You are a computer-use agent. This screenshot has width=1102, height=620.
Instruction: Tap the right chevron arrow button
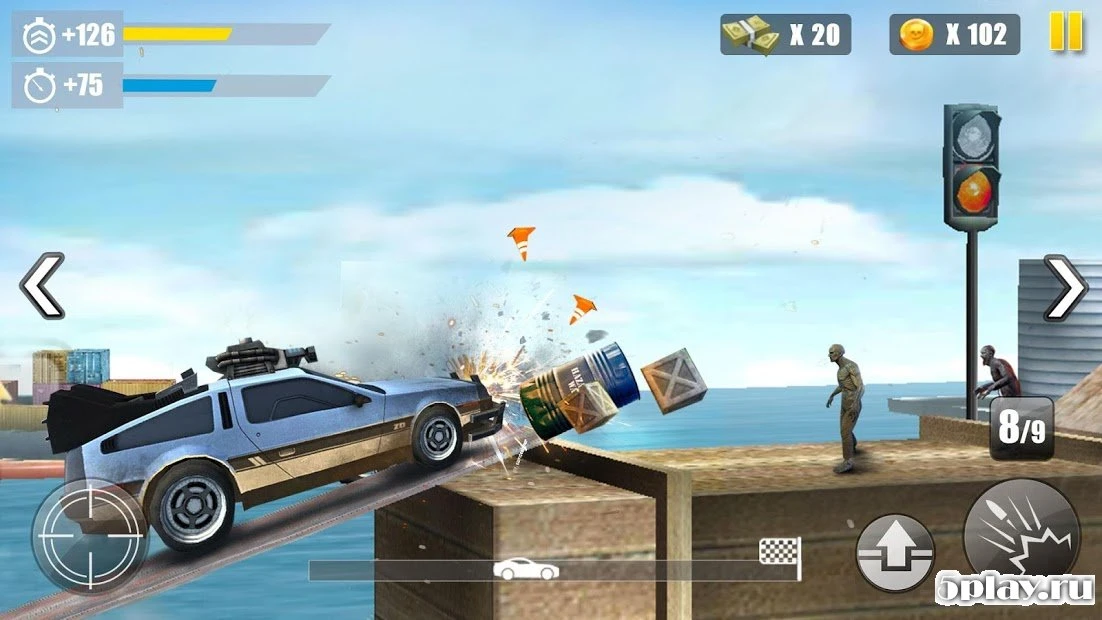(x=1065, y=288)
